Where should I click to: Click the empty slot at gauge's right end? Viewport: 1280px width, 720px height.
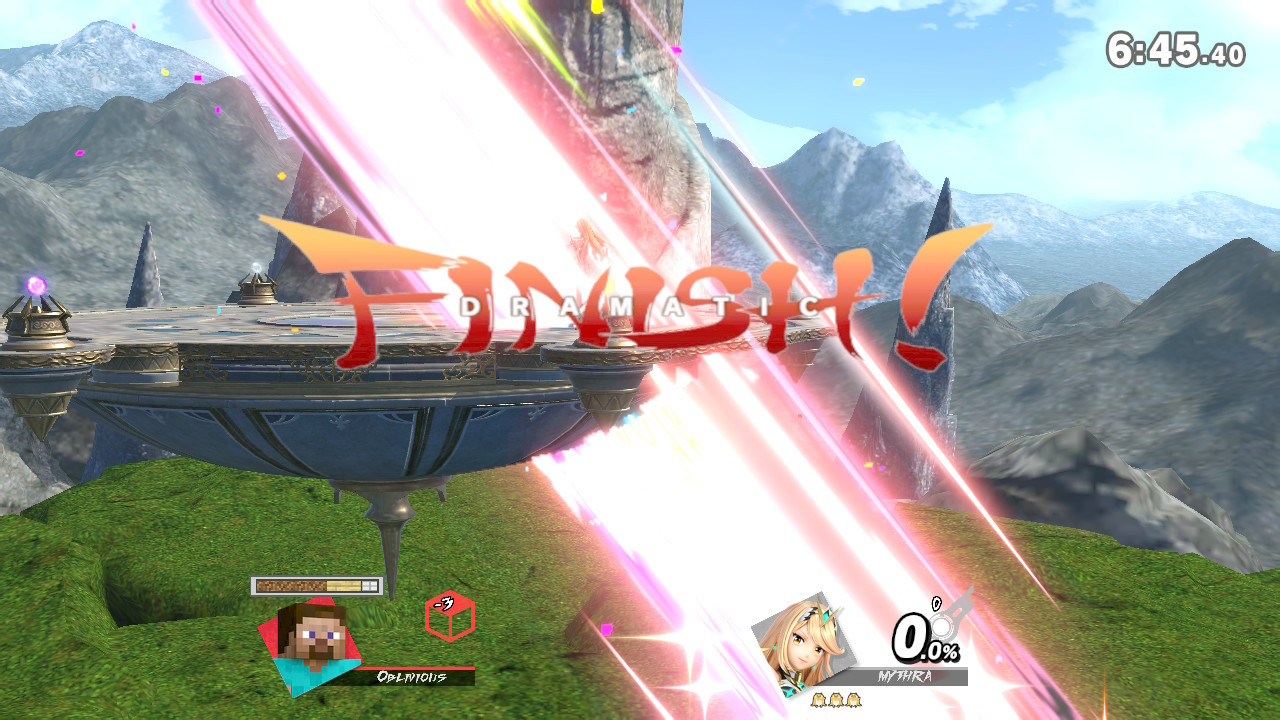(x=370, y=584)
